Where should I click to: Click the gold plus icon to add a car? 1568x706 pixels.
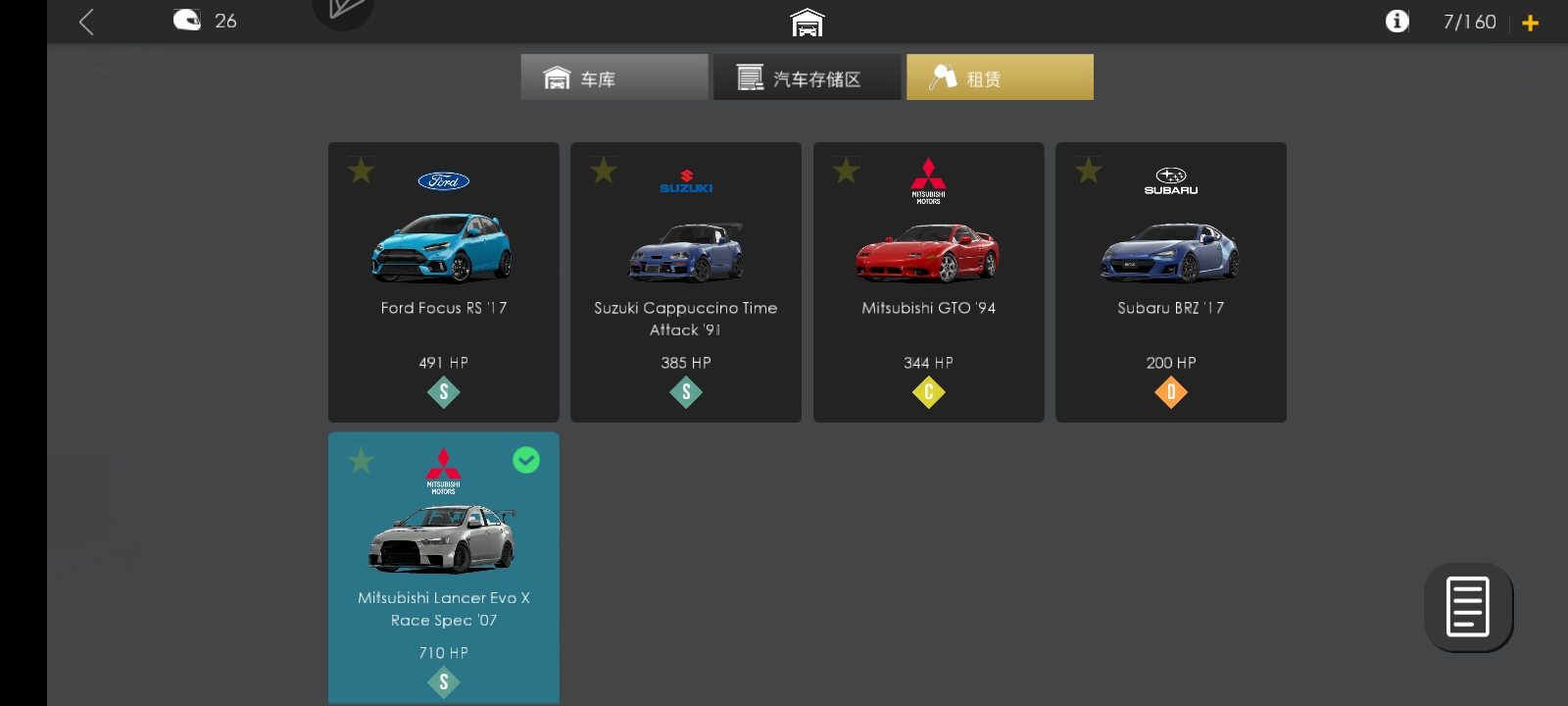click(x=1532, y=22)
